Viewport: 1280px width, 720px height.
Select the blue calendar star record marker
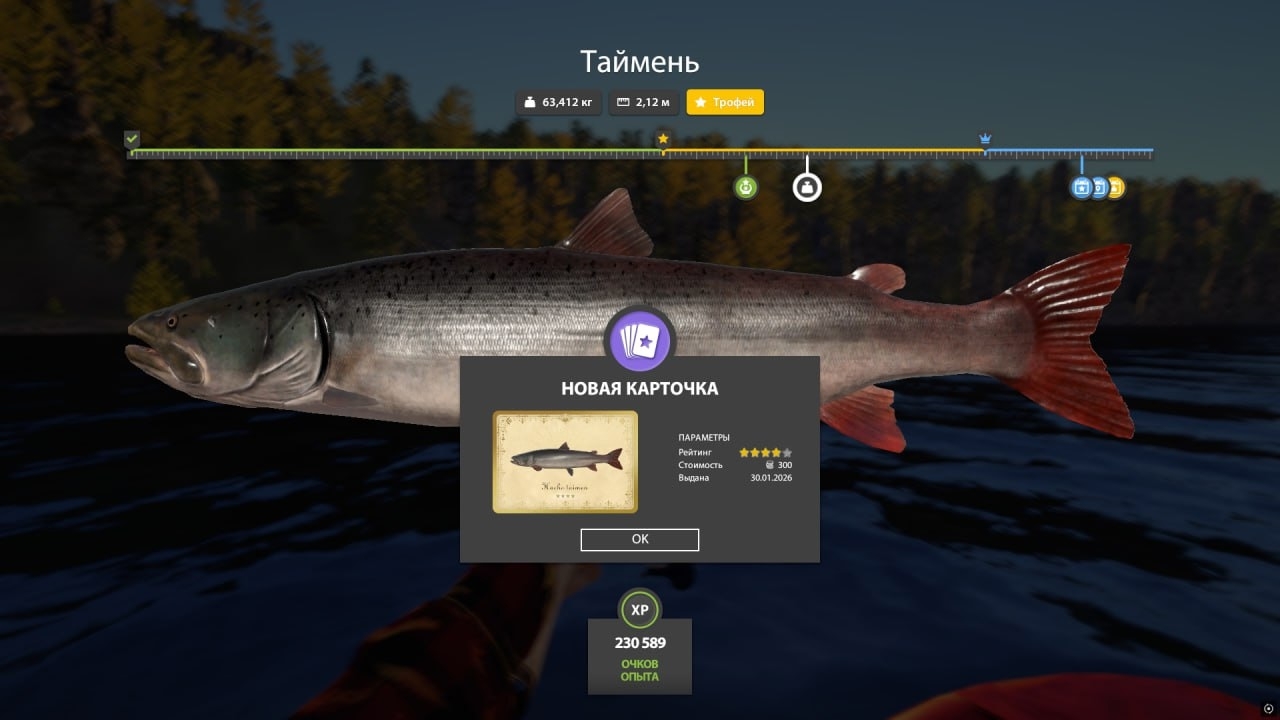[x=1080, y=187]
